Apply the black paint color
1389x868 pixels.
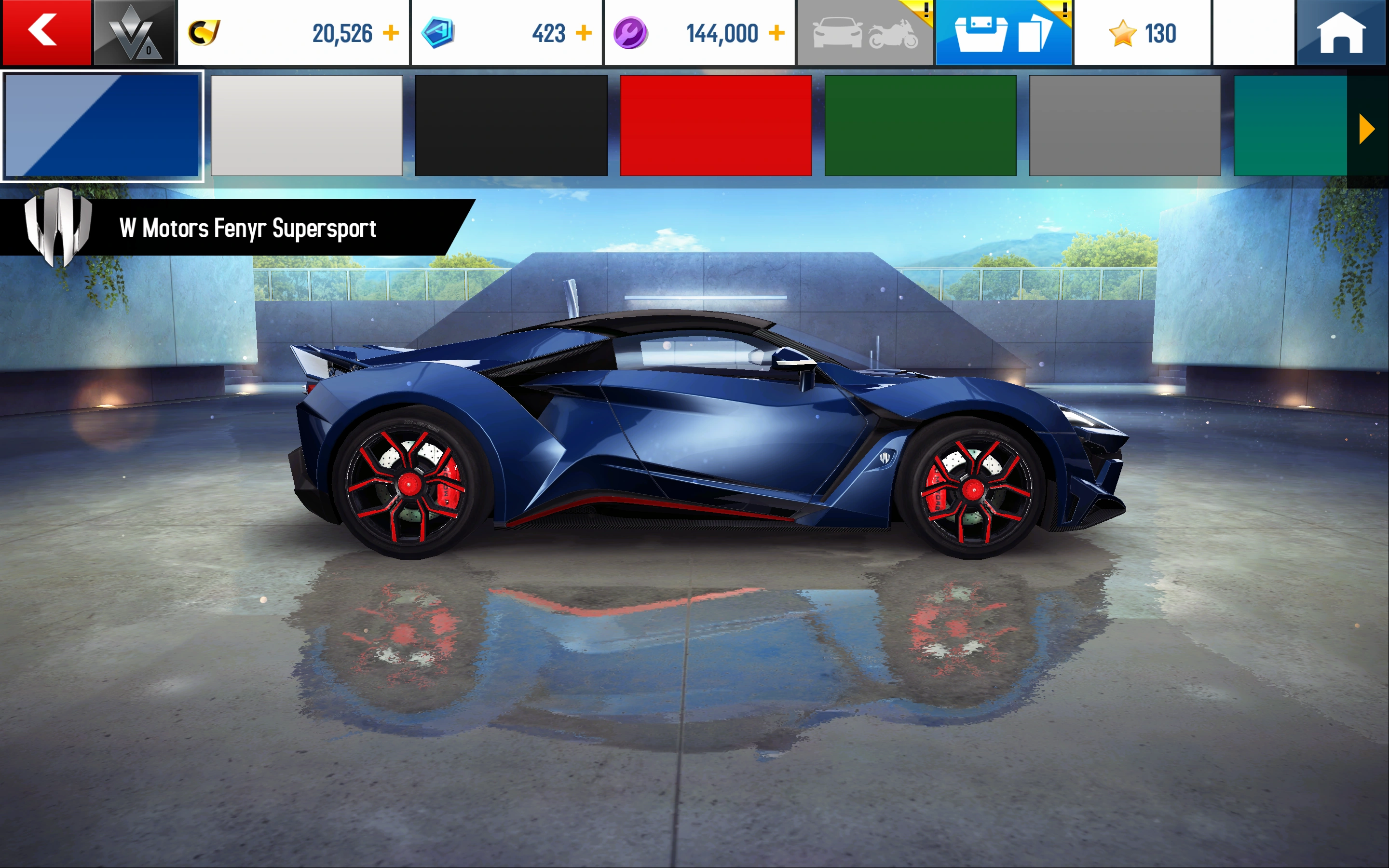pyautogui.click(x=510, y=127)
